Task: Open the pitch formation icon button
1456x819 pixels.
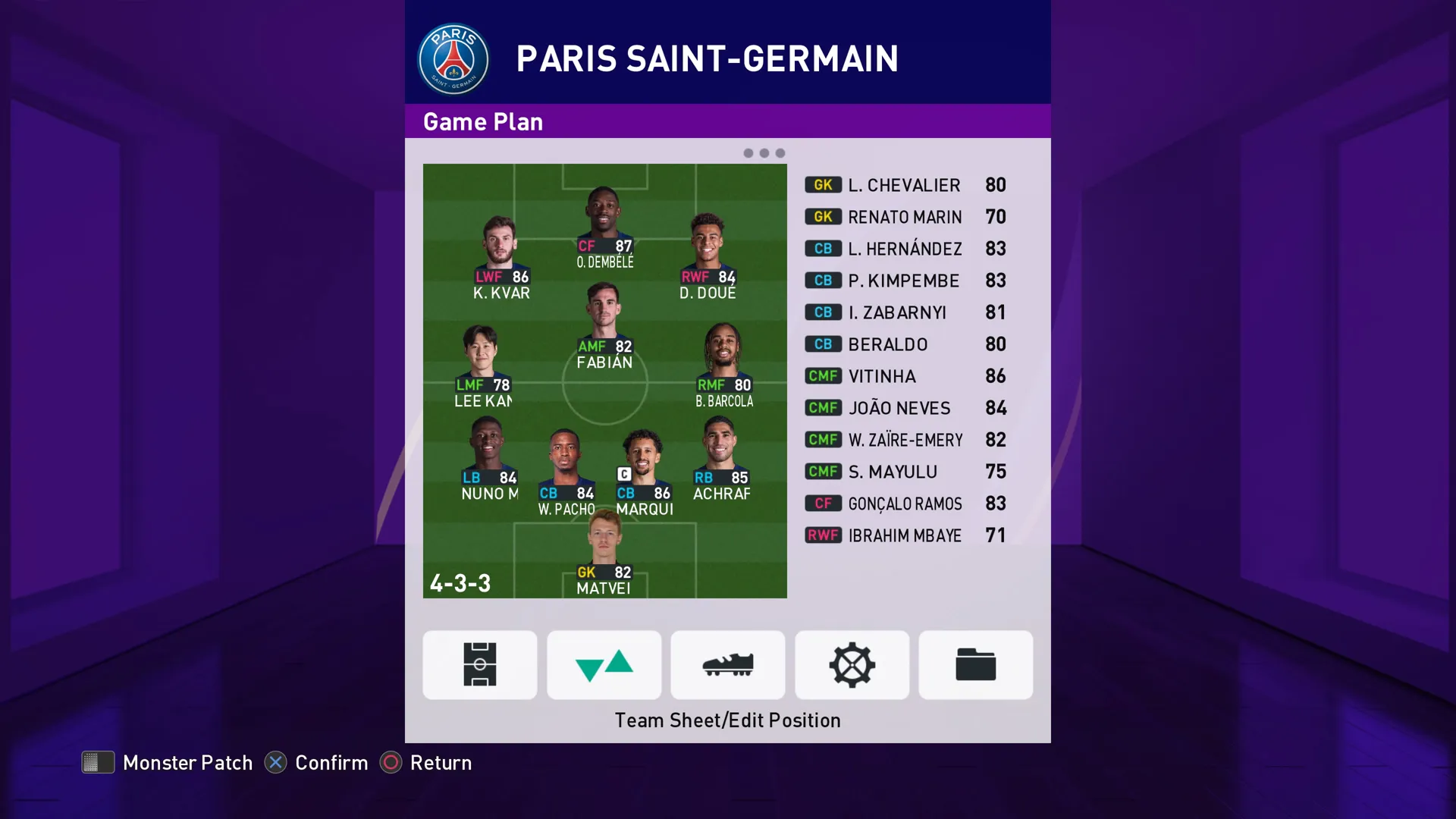Action: tap(479, 664)
